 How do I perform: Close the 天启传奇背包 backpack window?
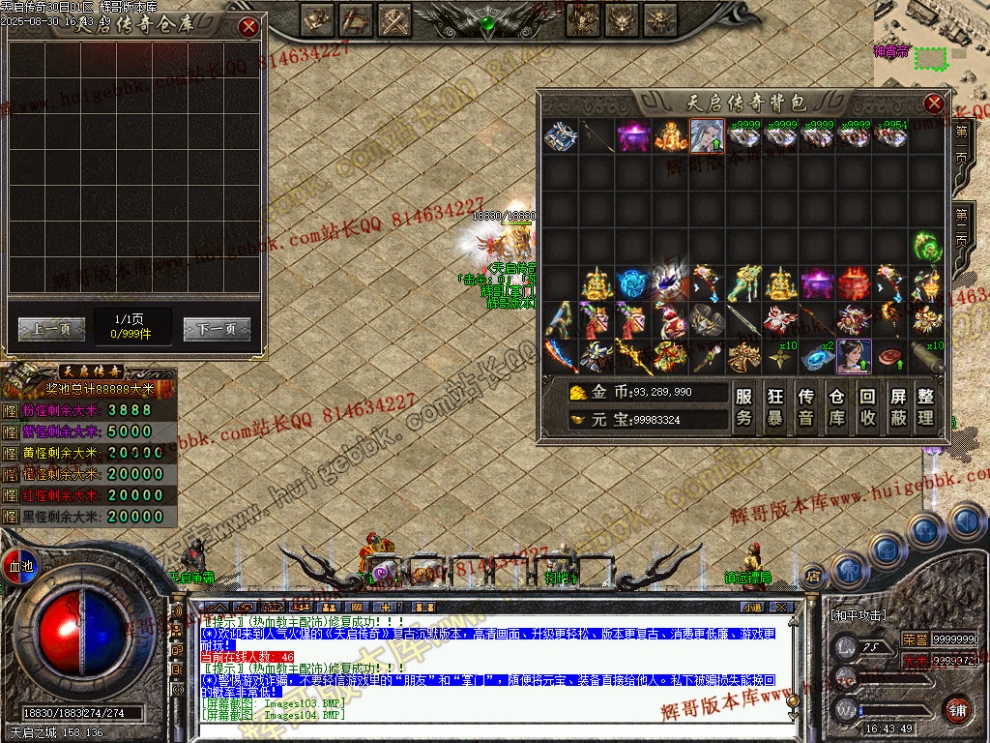[933, 103]
